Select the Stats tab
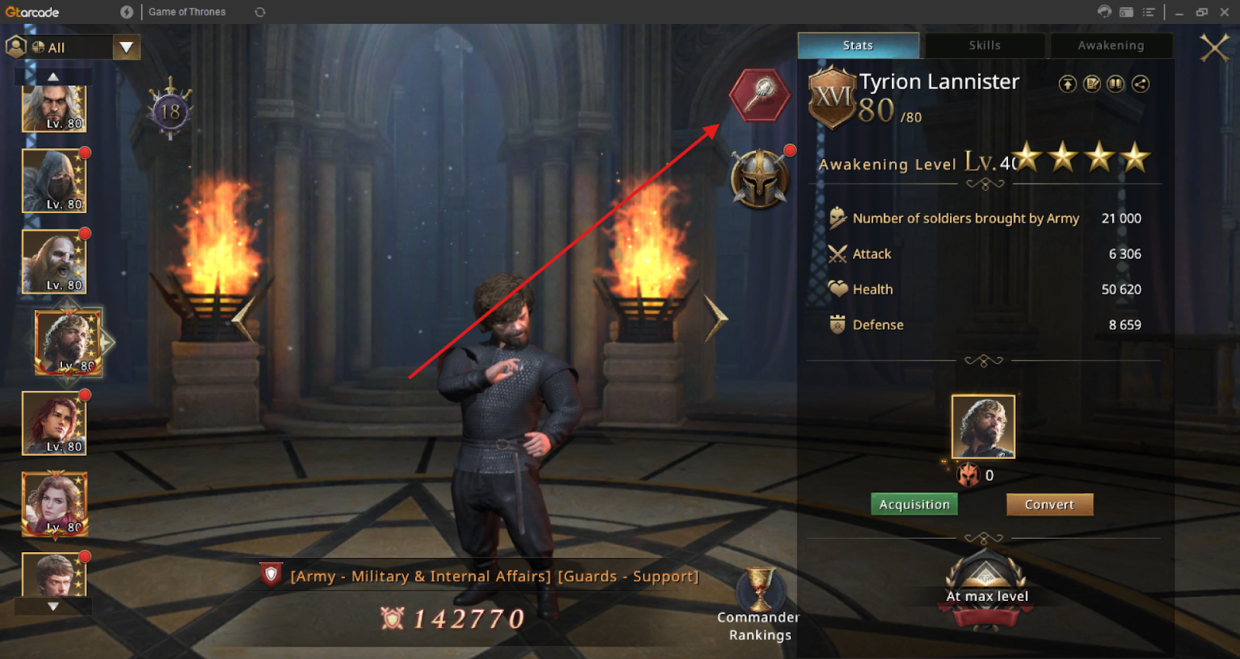1240x659 pixels. 858,45
